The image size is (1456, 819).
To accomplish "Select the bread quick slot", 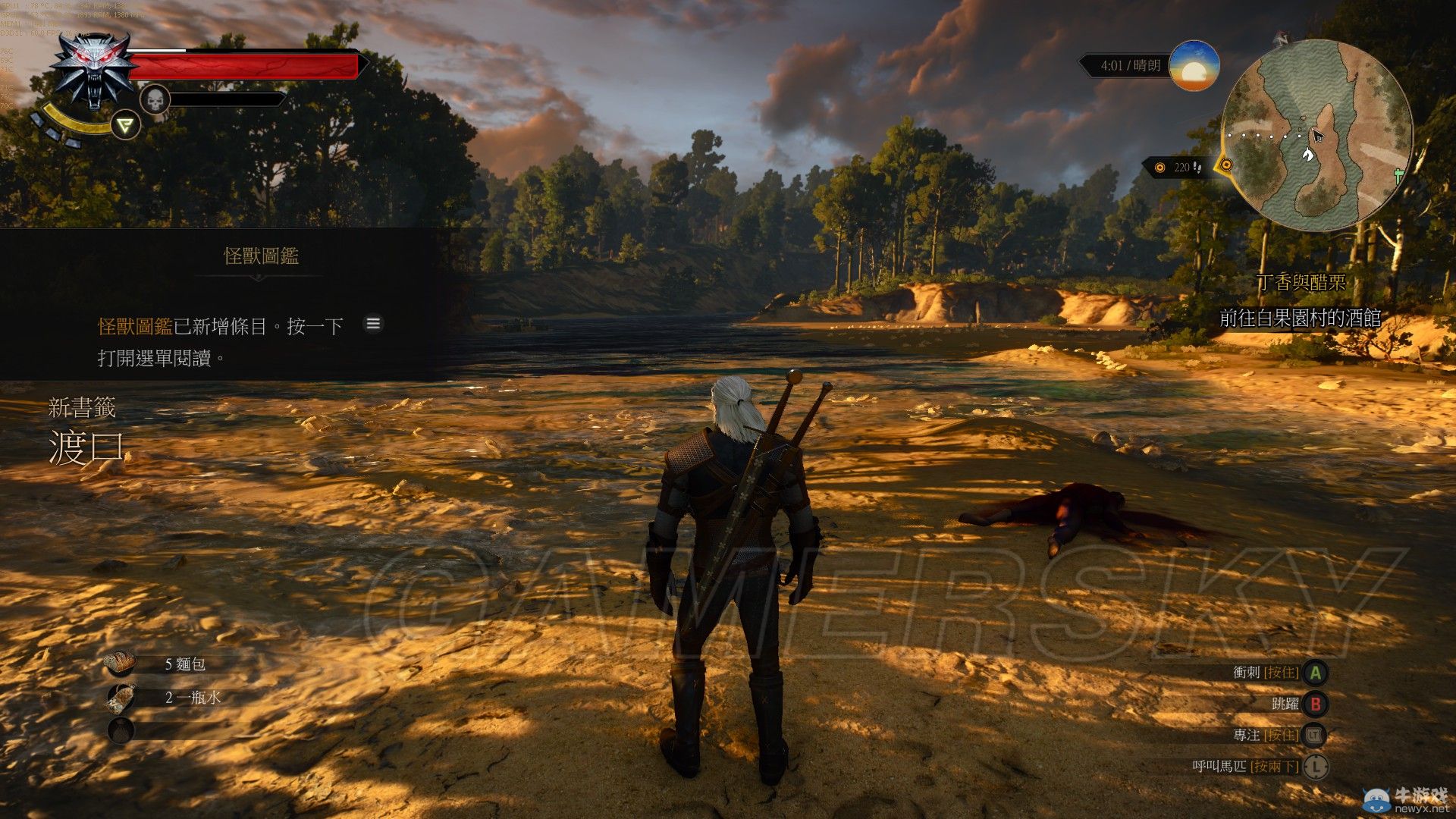I will click(x=121, y=664).
